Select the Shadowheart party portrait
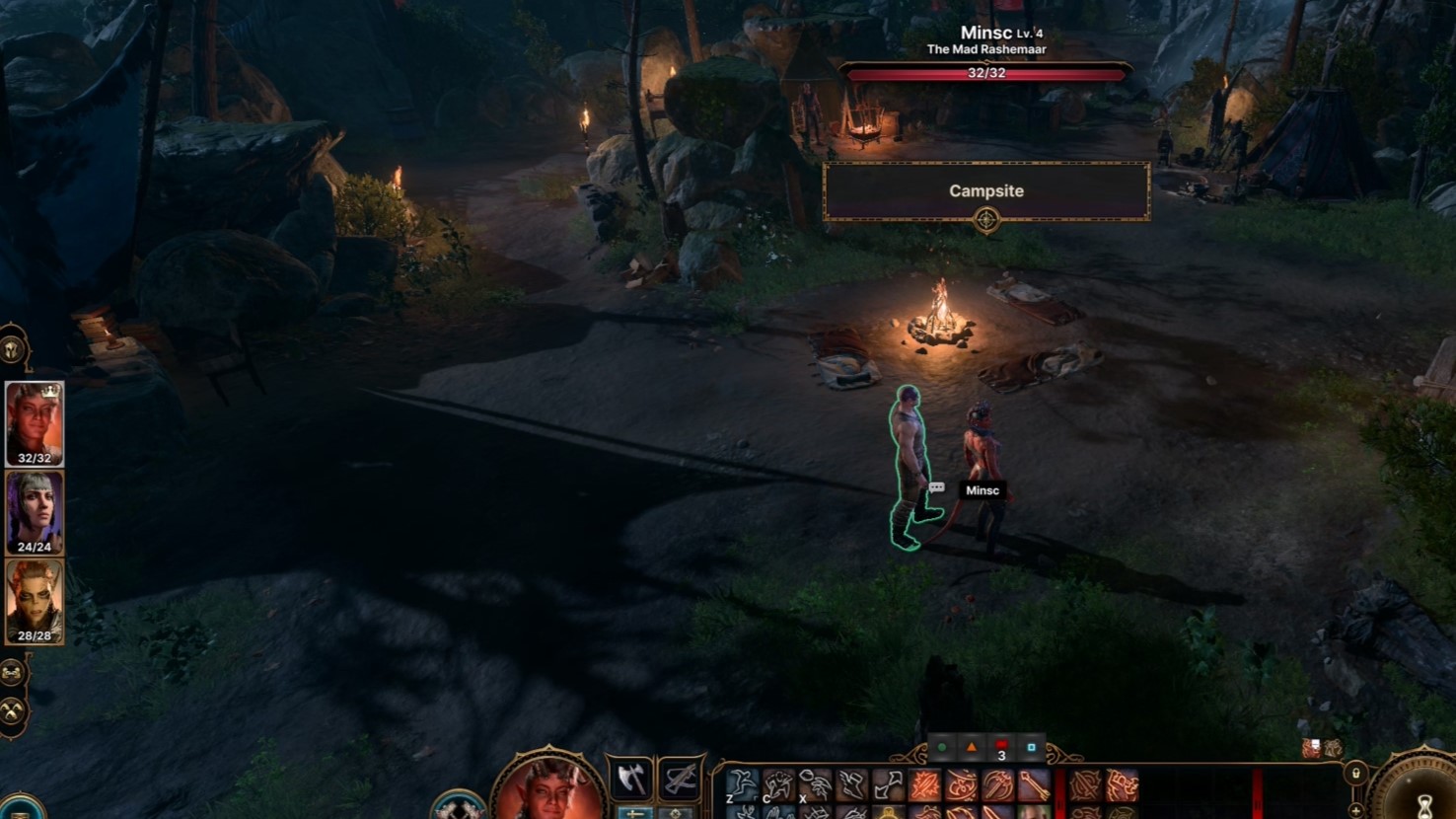 [35, 511]
